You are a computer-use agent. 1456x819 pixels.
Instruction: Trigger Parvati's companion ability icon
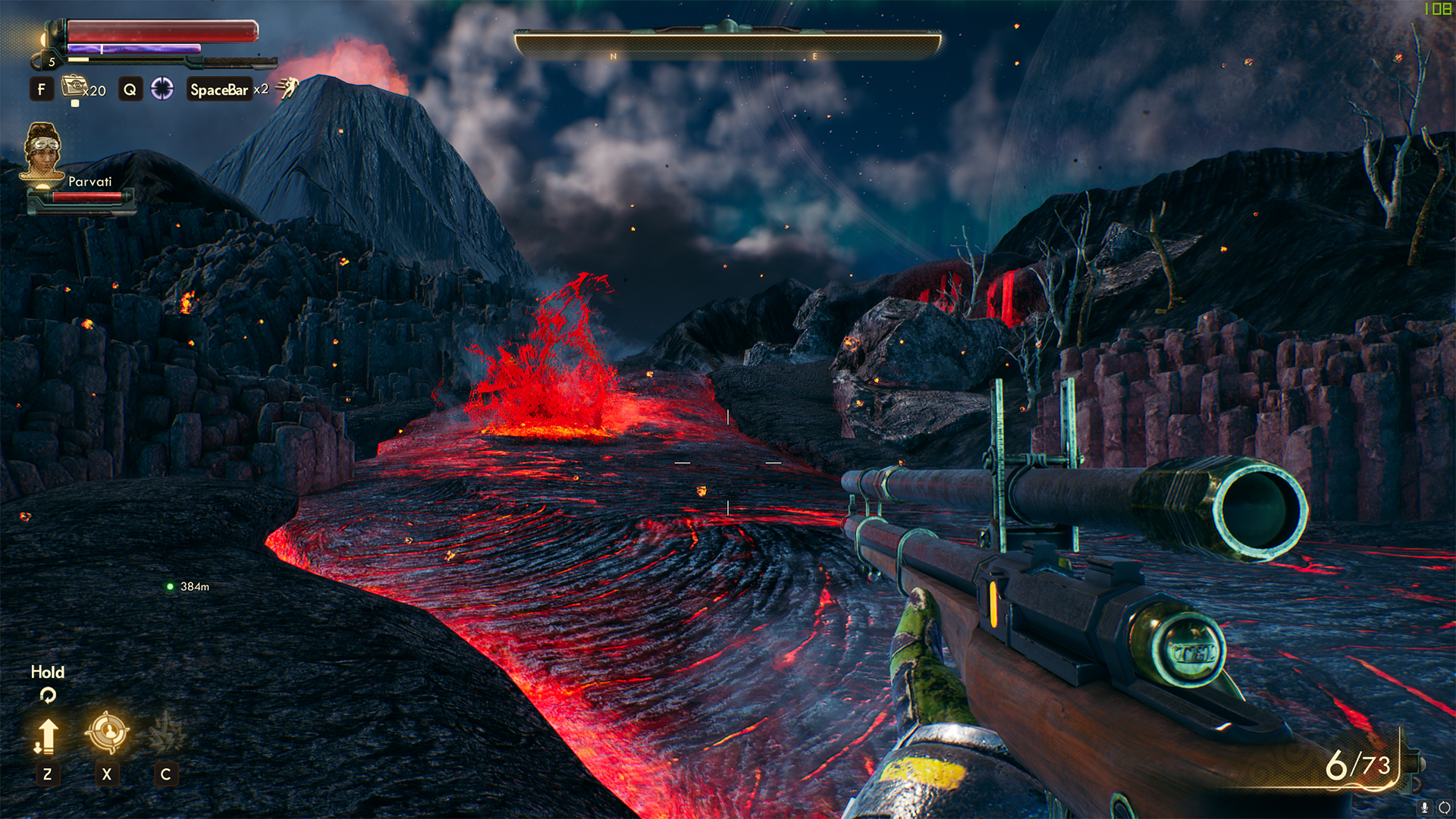[107, 733]
